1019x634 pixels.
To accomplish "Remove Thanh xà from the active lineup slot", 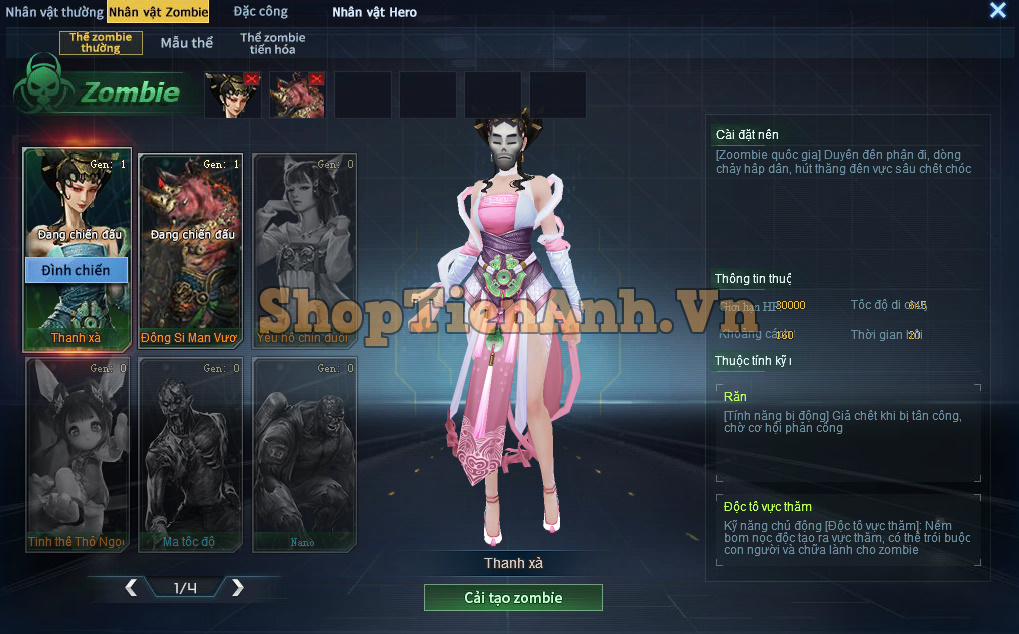I will [252, 78].
